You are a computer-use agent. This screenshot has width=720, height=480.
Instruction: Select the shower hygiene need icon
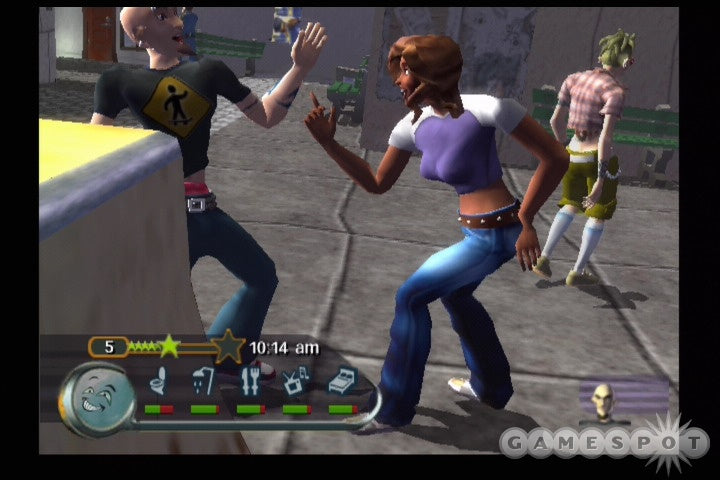[x=203, y=381]
